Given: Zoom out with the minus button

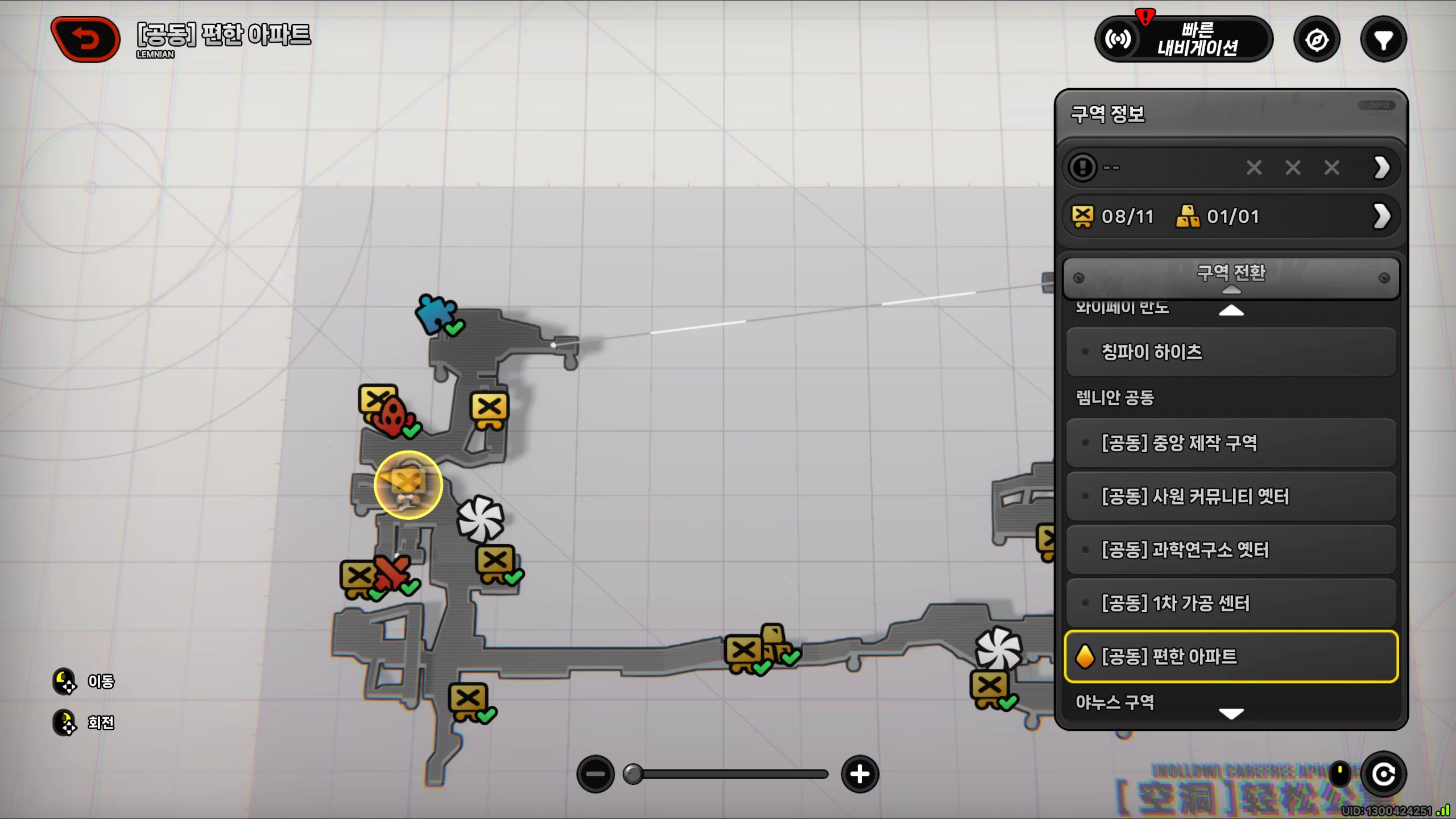Looking at the screenshot, I should (x=595, y=774).
